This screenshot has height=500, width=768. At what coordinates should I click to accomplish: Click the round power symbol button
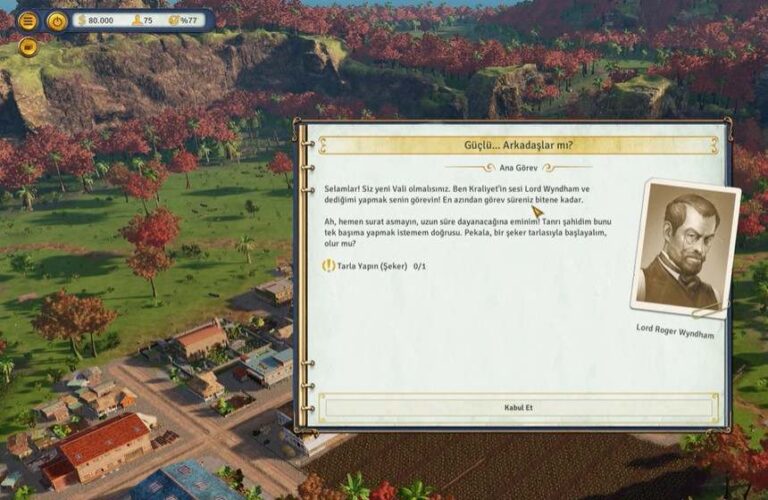coord(57,20)
